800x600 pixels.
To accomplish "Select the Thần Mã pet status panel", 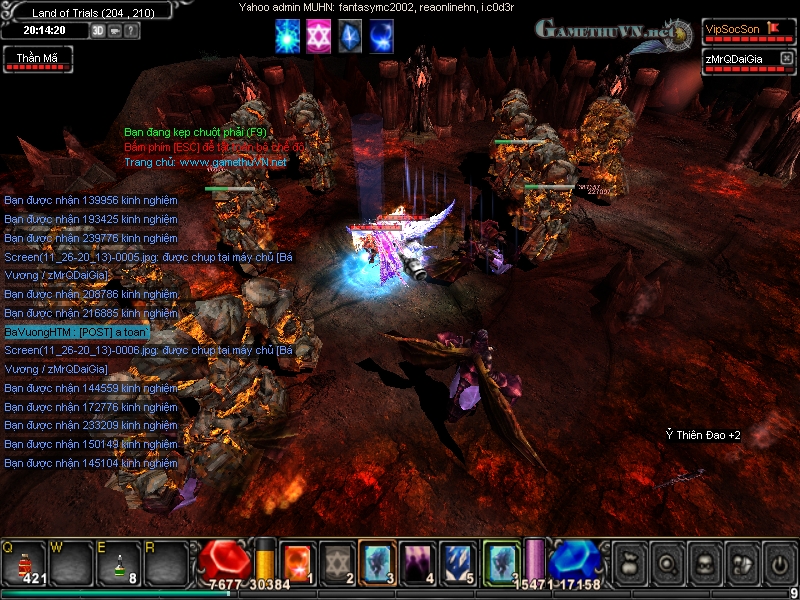I will click(x=37, y=58).
